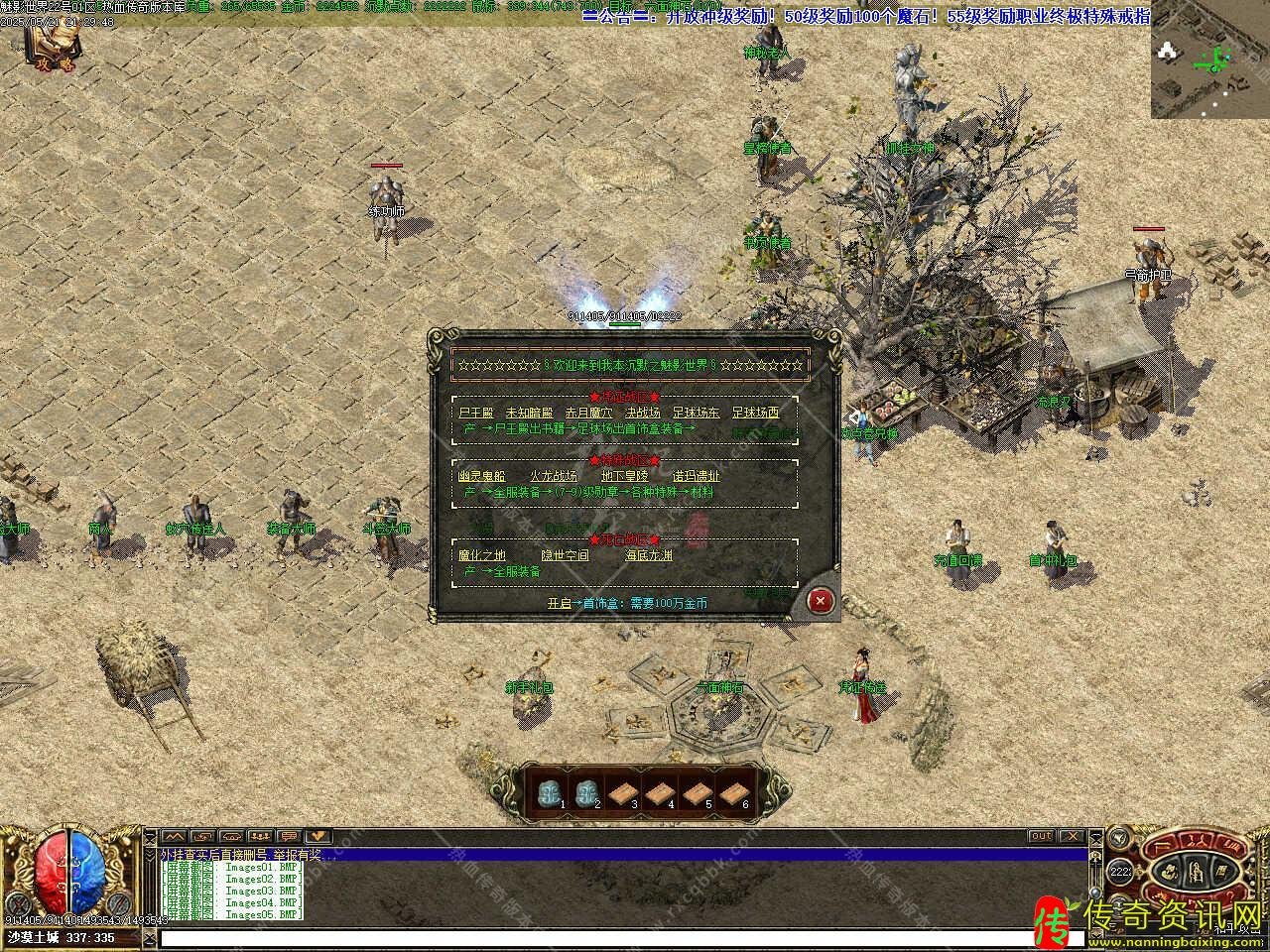The width and height of the screenshot is (1270, 952).
Task: Click 开启 to open the 首饰盒
Action: point(559,603)
